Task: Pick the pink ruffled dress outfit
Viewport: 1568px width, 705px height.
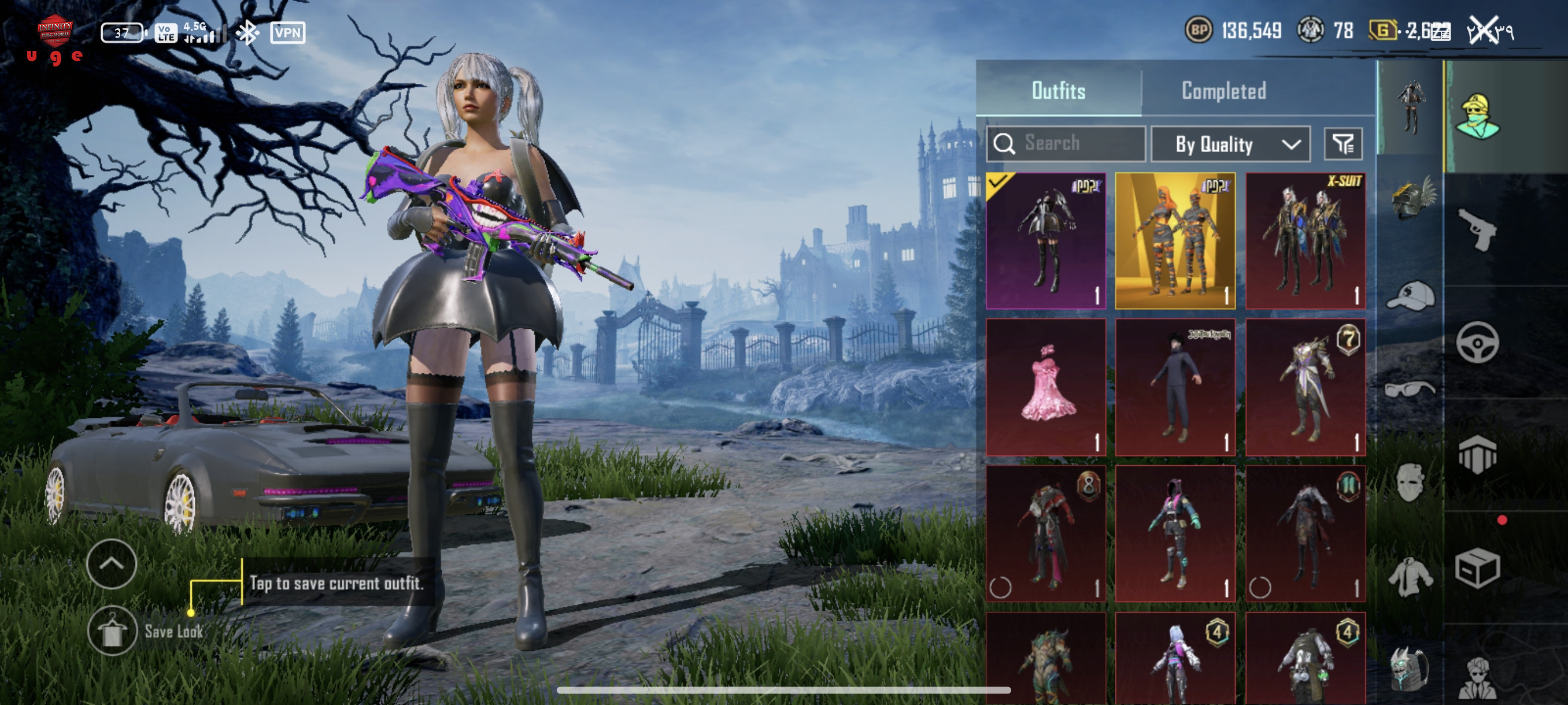Action: pyautogui.click(x=1046, y=387)
